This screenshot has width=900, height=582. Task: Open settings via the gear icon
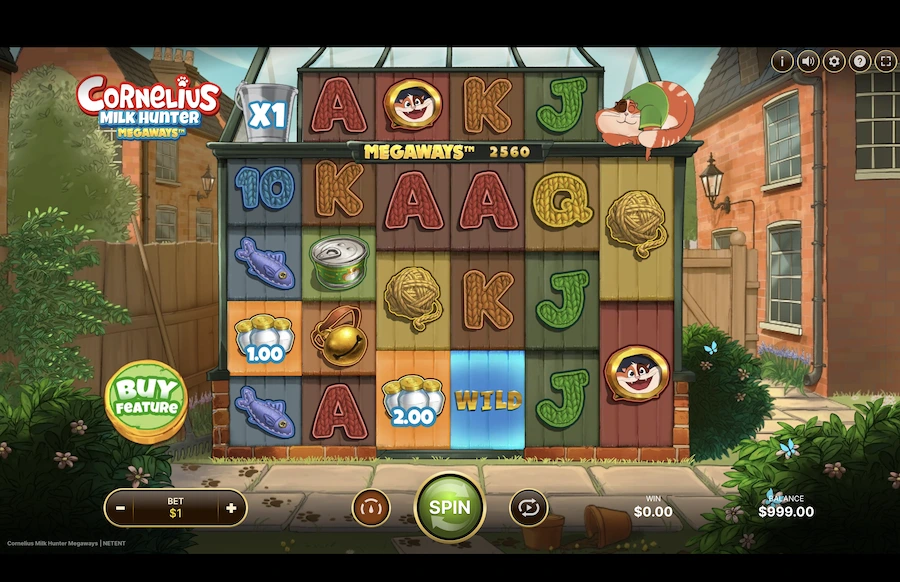point(834,61)
